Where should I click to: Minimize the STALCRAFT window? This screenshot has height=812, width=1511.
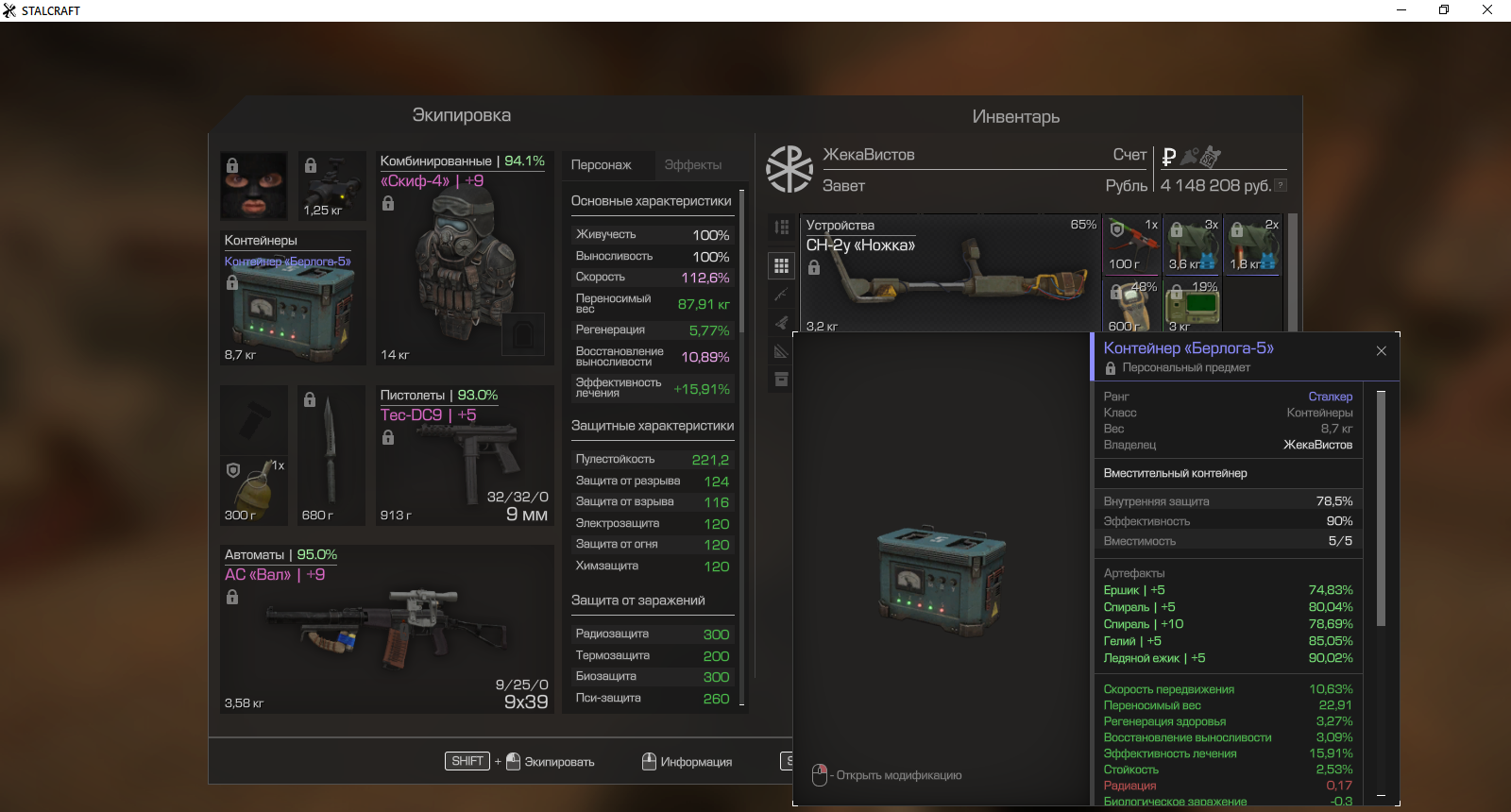click(1401, 10)
